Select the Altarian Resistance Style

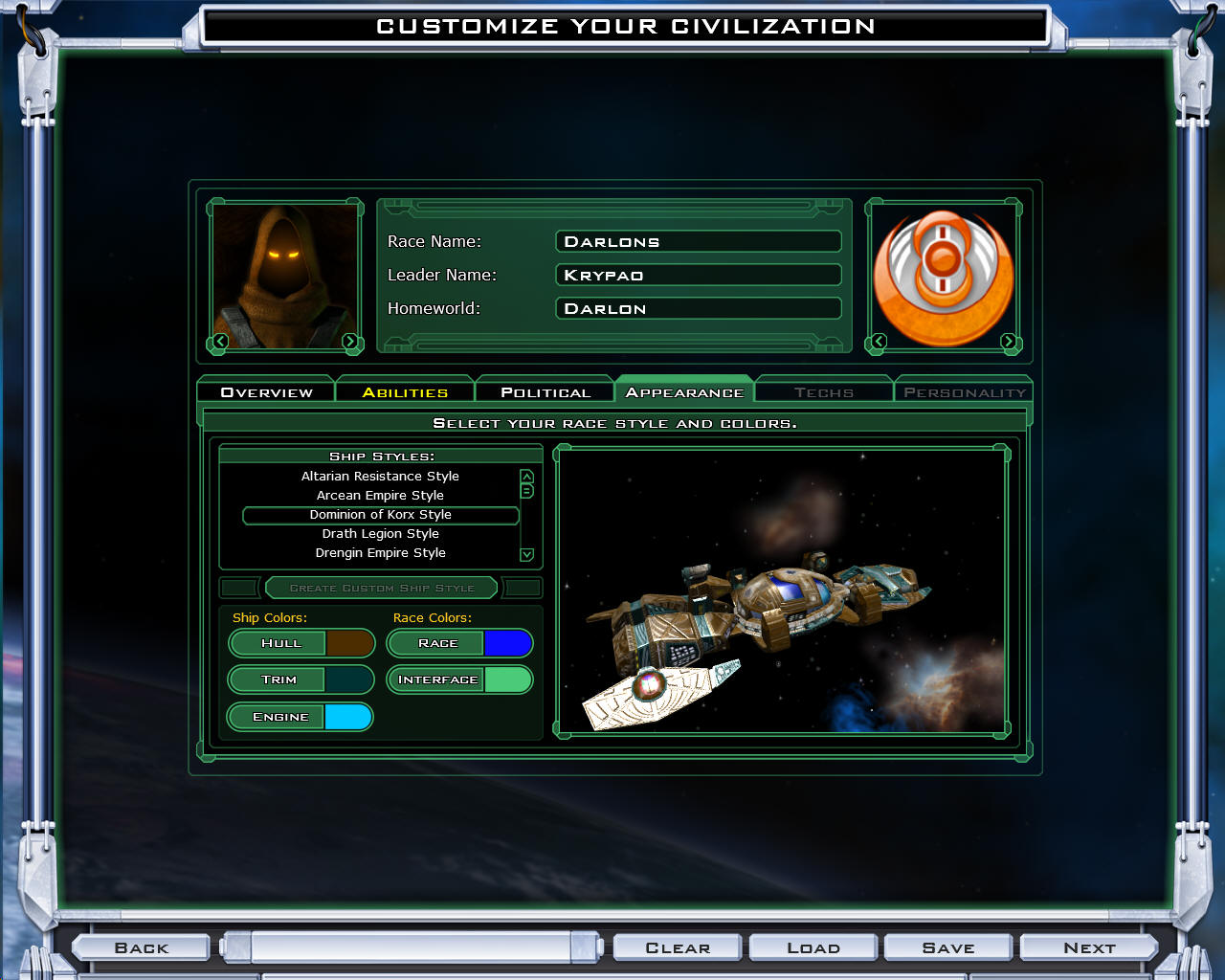pyautogui.click(x=380, y=477)
